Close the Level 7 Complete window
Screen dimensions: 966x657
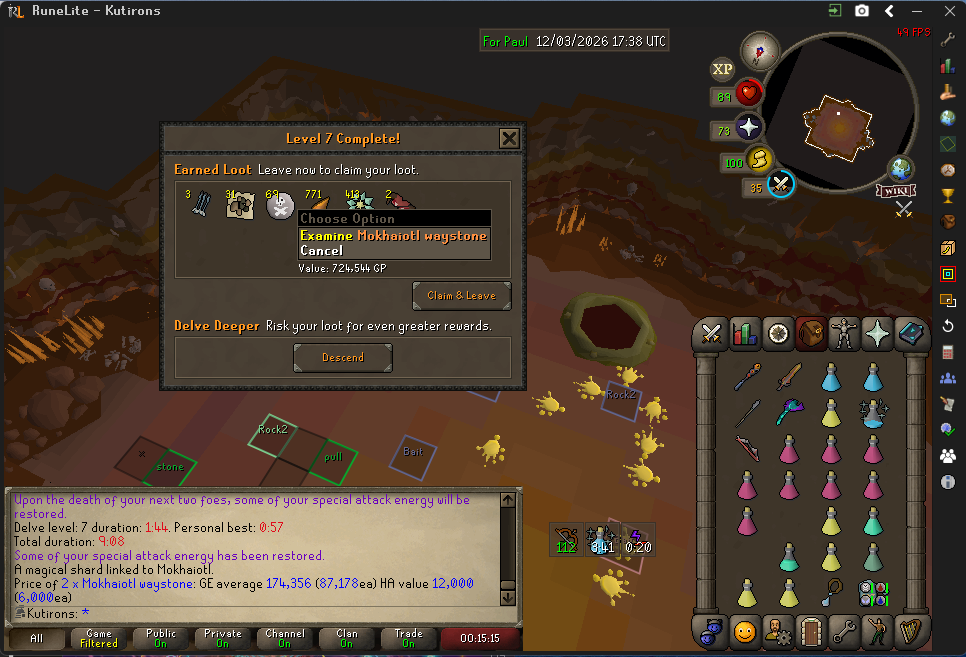click(509, 138)
